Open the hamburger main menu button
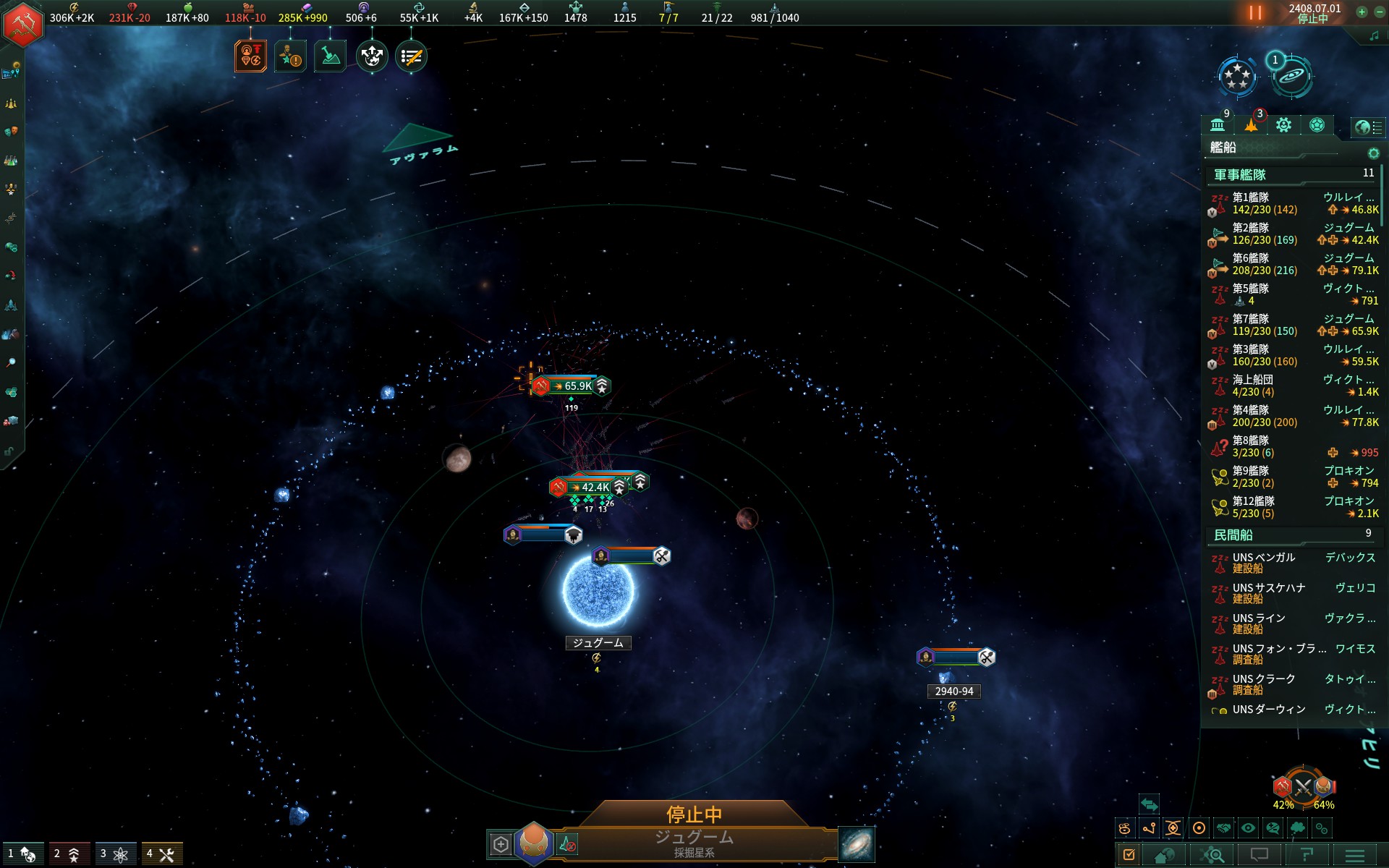Screen dimensions: 1389x868 [1355, 855]
